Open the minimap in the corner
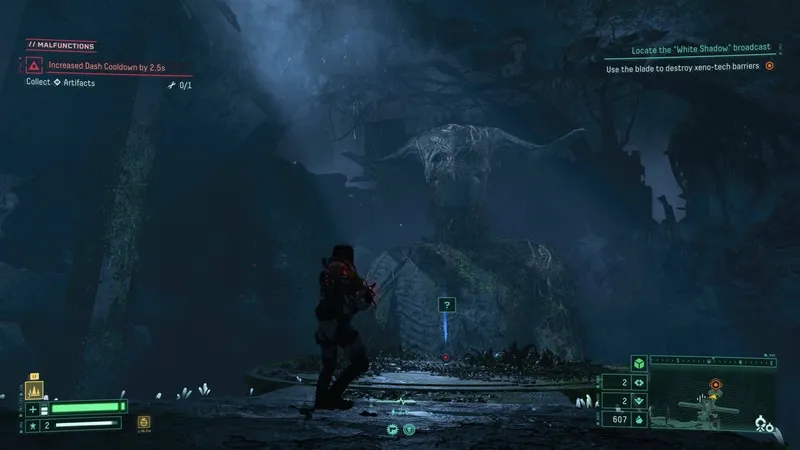This screenshot has width=800, height=450. click(700, 402)
